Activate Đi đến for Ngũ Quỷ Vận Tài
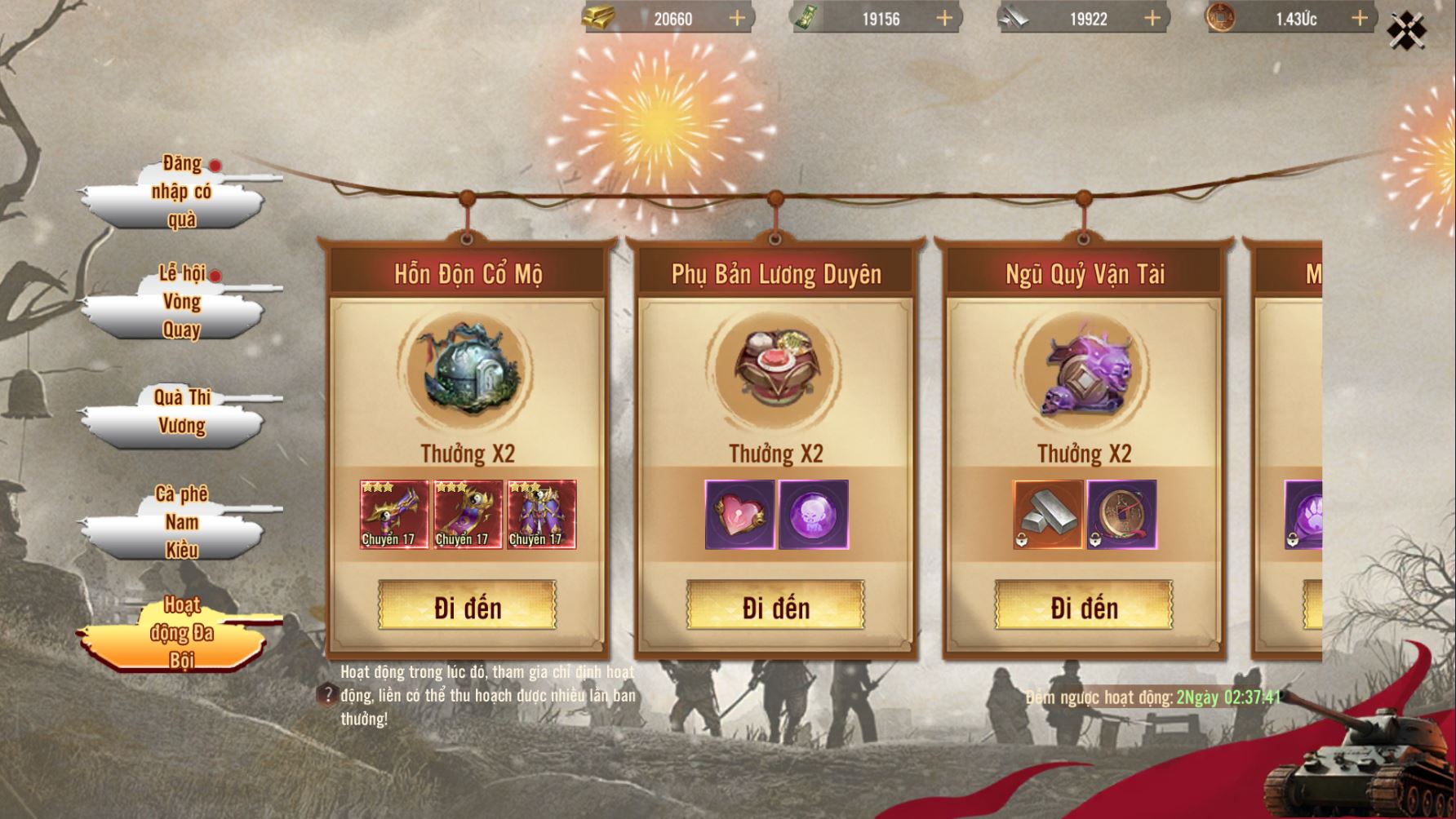The width and height of the screenshot is (1456, 819). (x=1084, y=606)
